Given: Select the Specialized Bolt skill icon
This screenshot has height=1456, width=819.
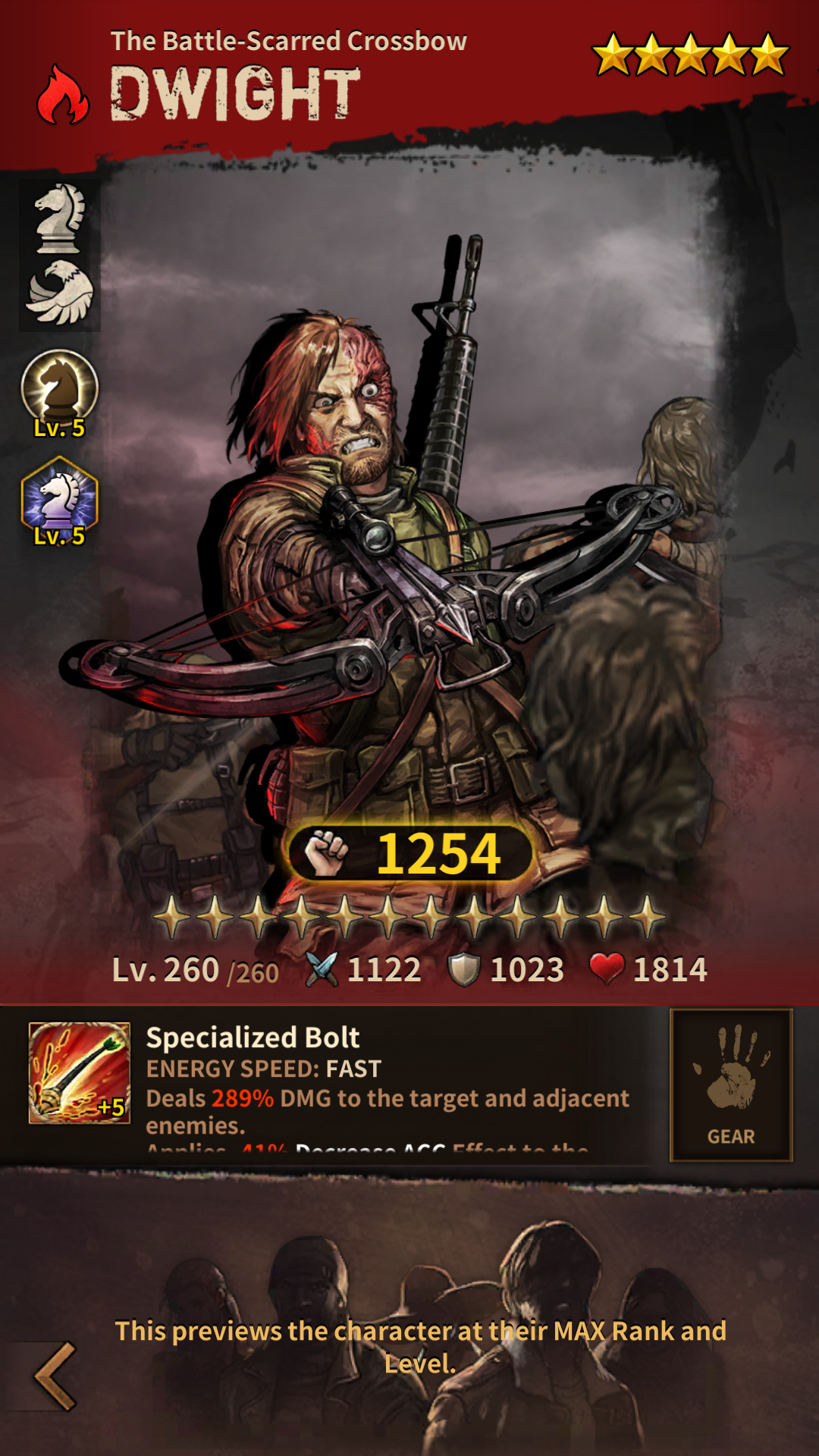Looking at the screenshot, I should (x=80, y=1072).
